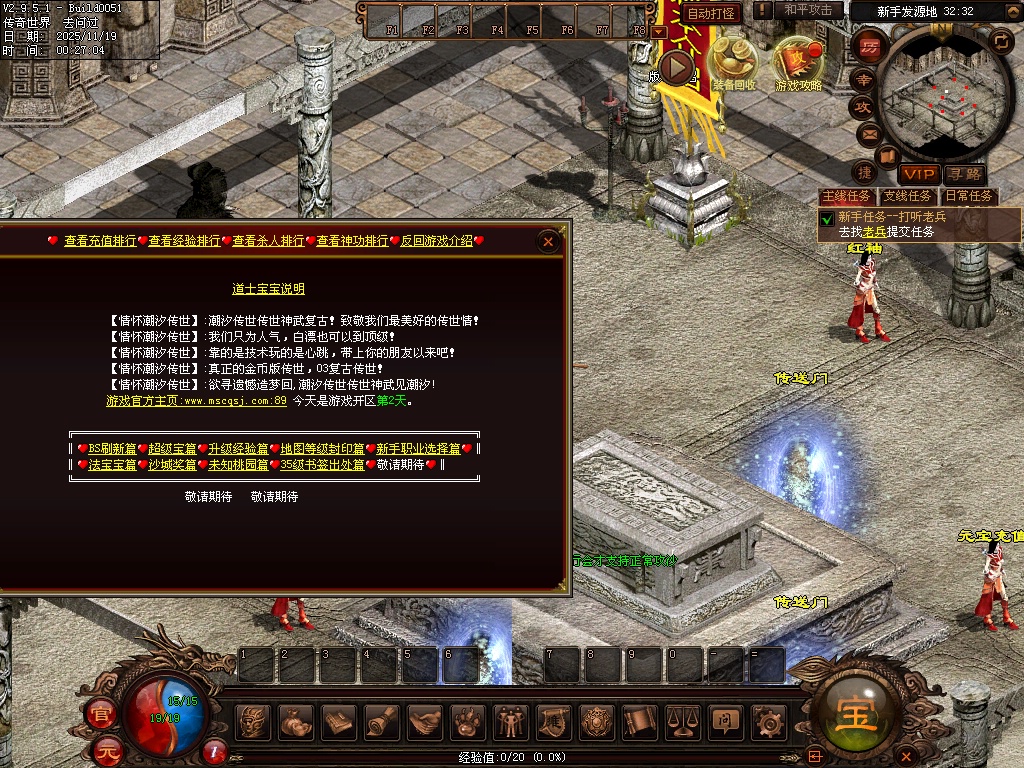View the 查看经验排行 experience ranking

click(184, 241)
